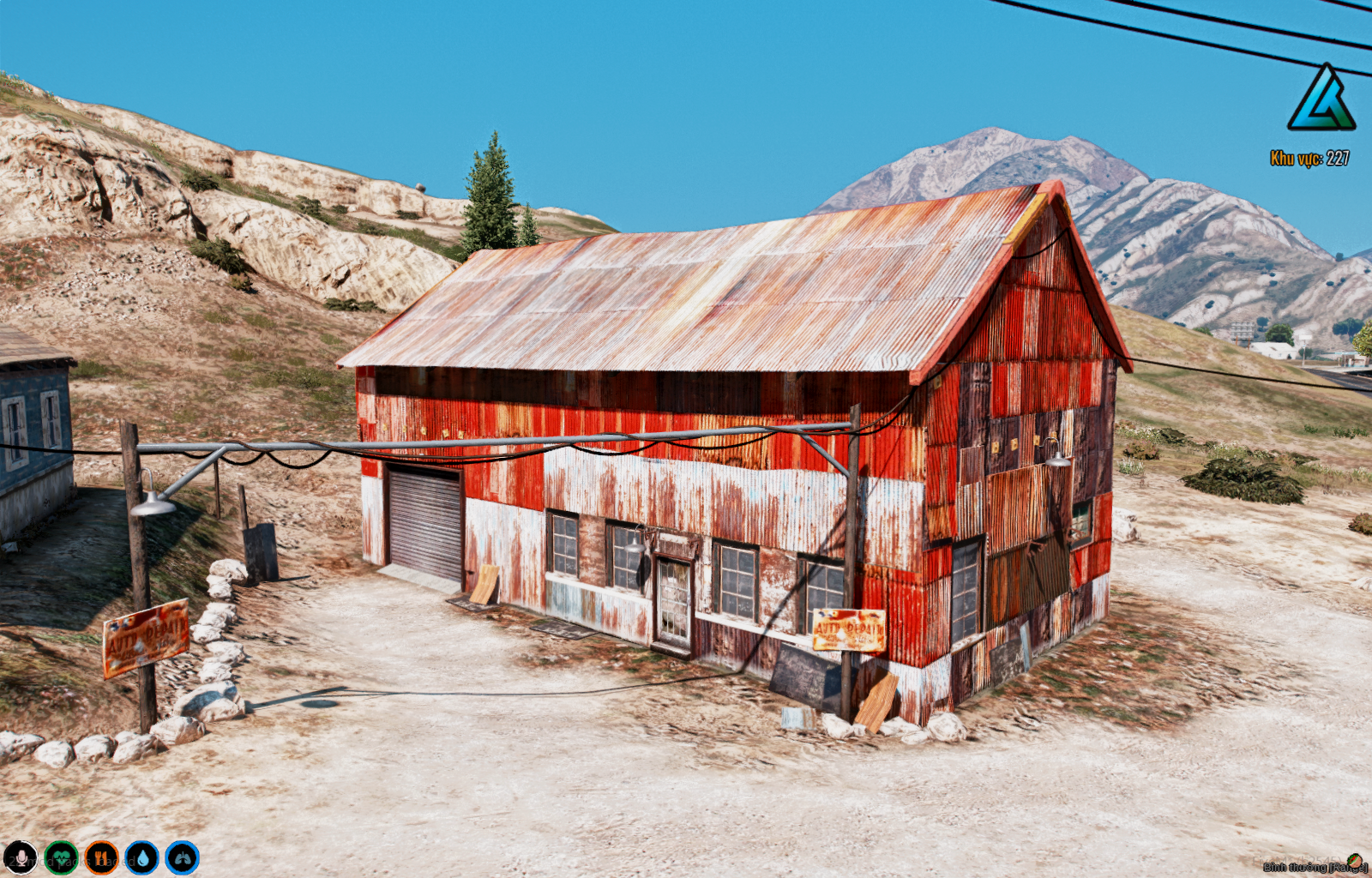
Task: Click the triangle server logo
Action: [x=1321, y=99]
